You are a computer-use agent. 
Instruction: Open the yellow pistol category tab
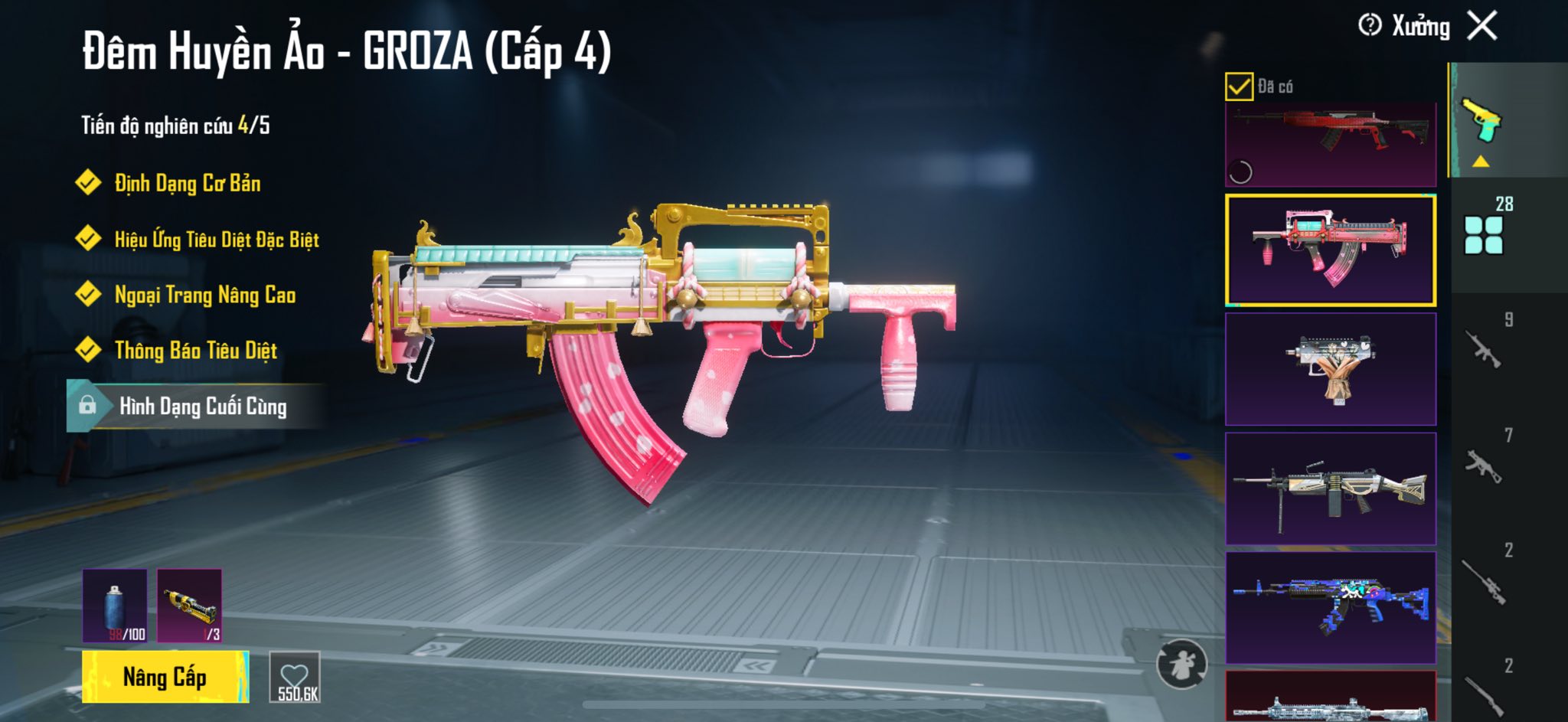click(1481, 121)
